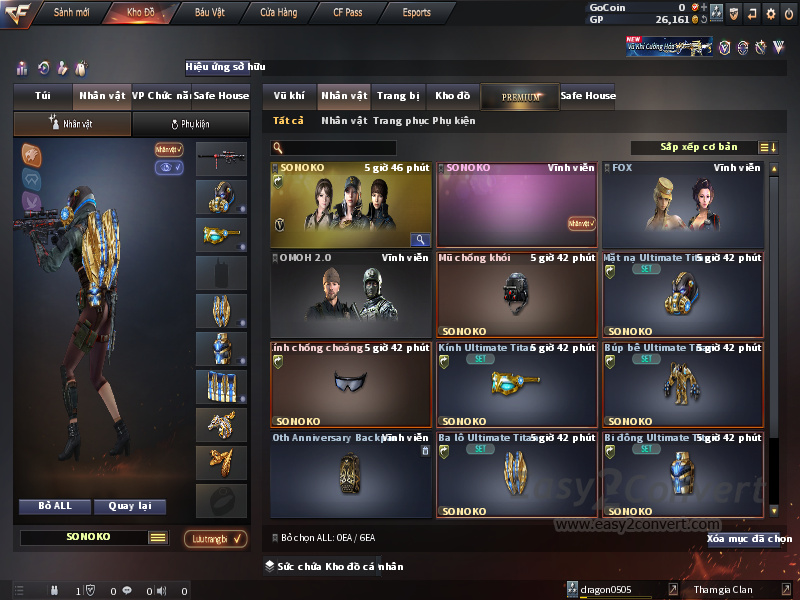Open the Sảnh mới lobby tab
The width and height of the screenshot is (800, 600).
coord(71,13)
